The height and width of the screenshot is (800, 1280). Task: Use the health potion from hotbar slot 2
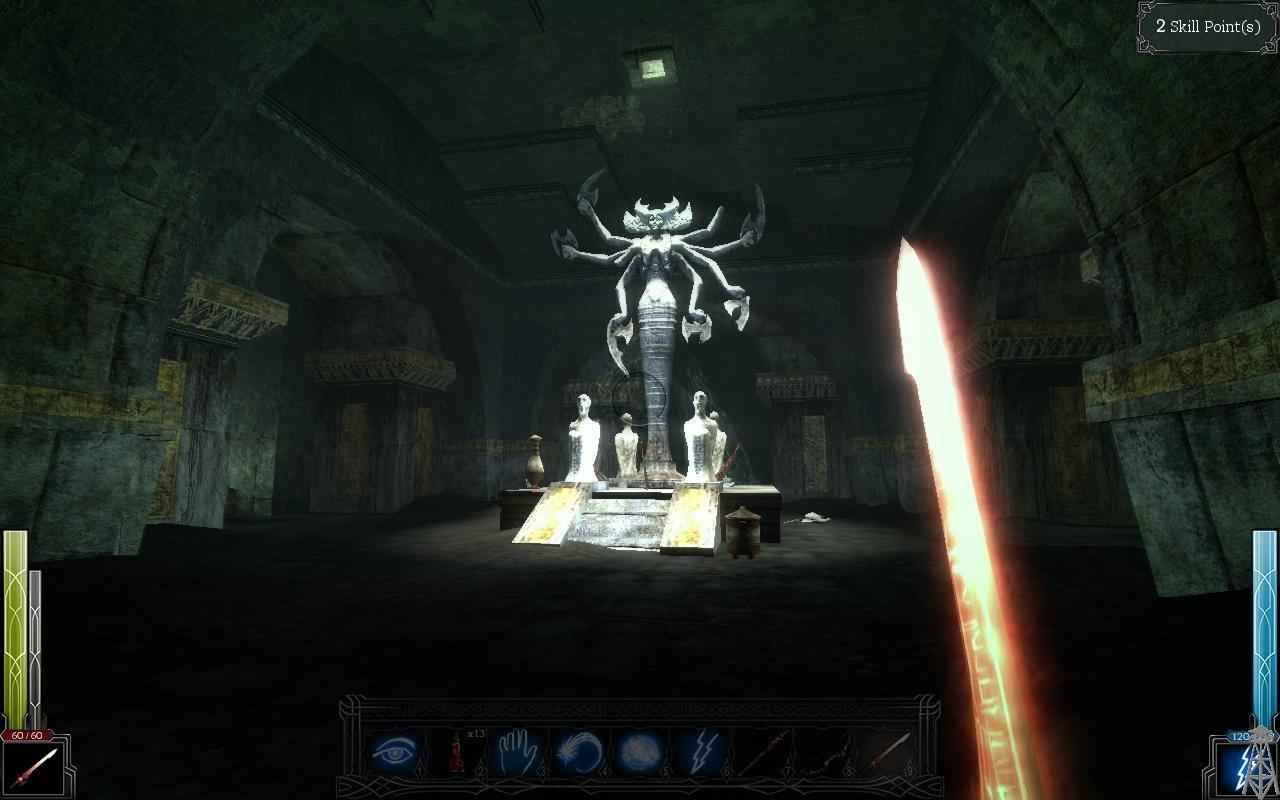point(457,752)
